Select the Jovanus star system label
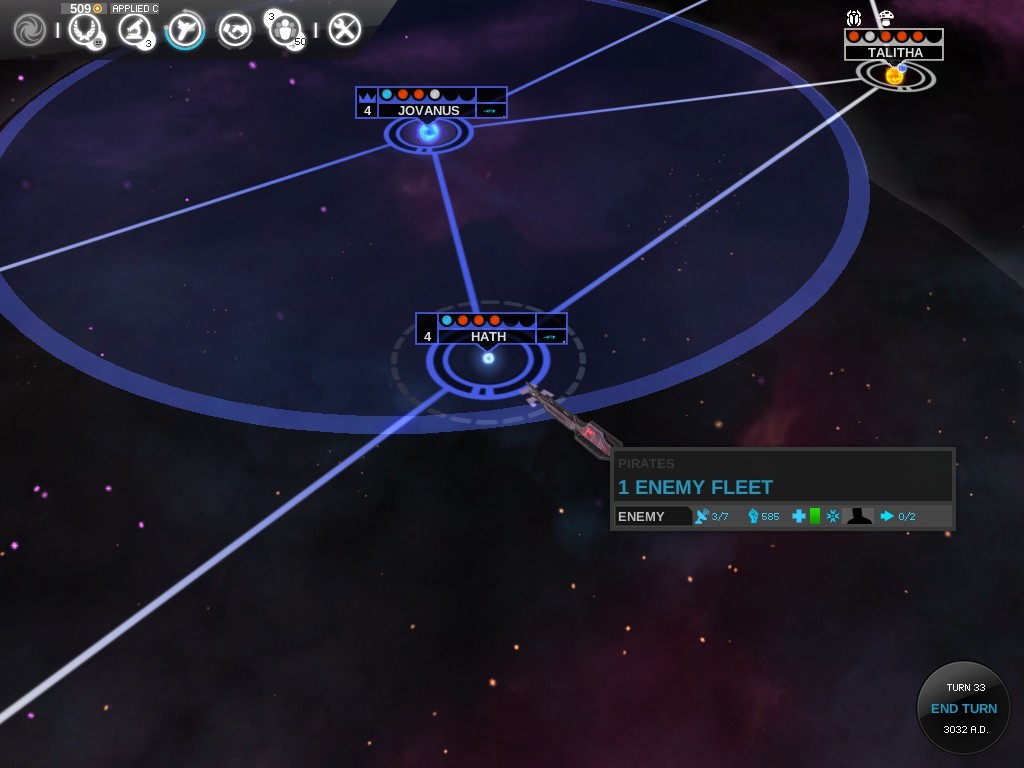1024x768 pixels. pyautogui.click(x=429, y=110)
